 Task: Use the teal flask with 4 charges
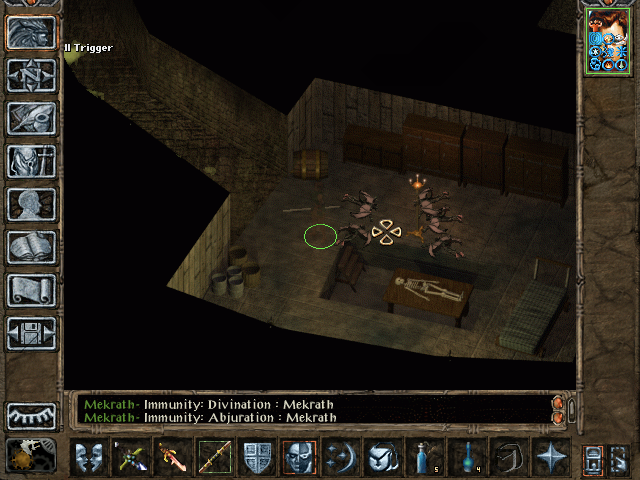466,458
